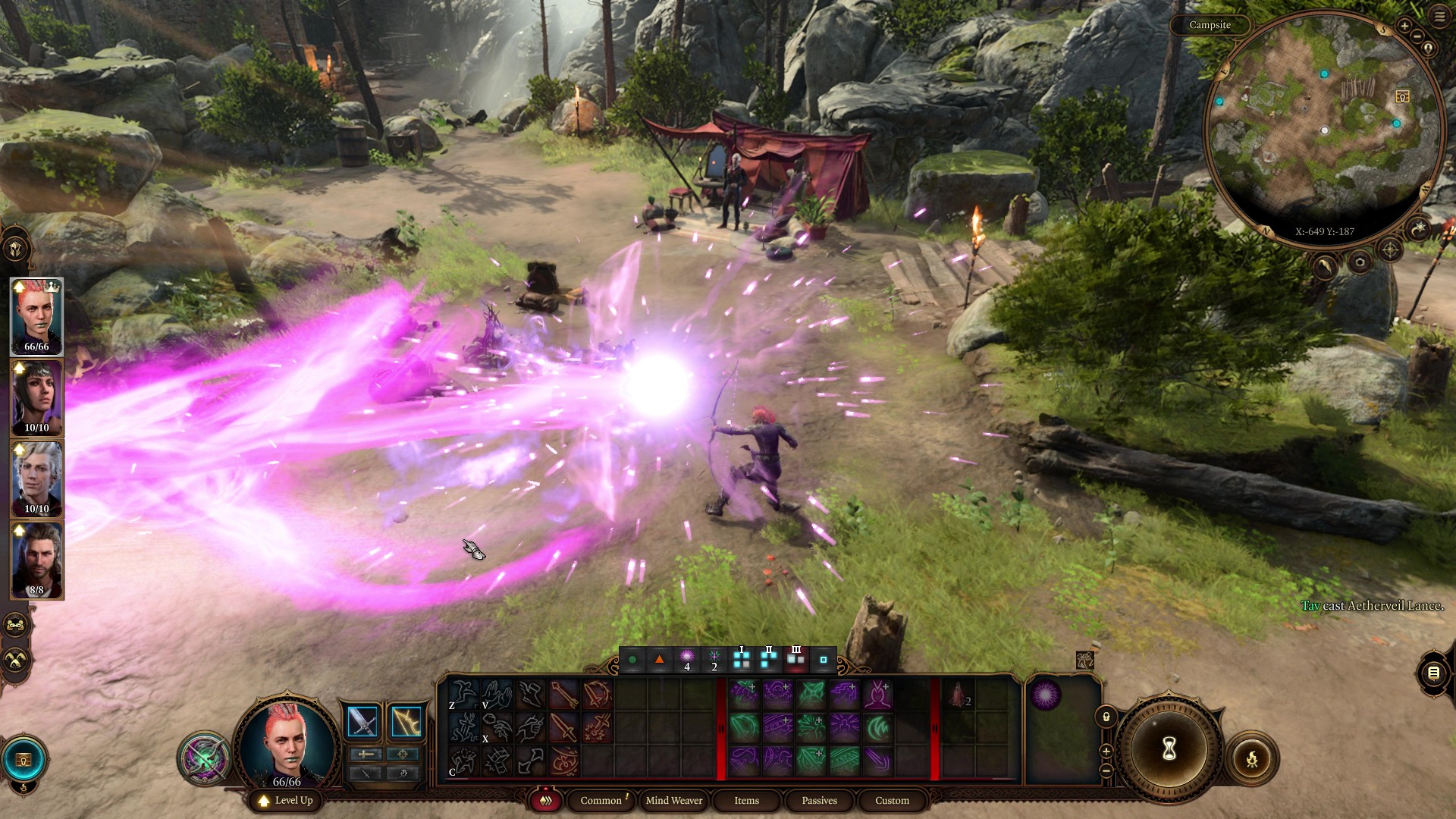The width and height of the screenshot is (1456, 819).
Task: Select the 10/10 dark-haired party member portrait
Action: (x=36, y=398)
